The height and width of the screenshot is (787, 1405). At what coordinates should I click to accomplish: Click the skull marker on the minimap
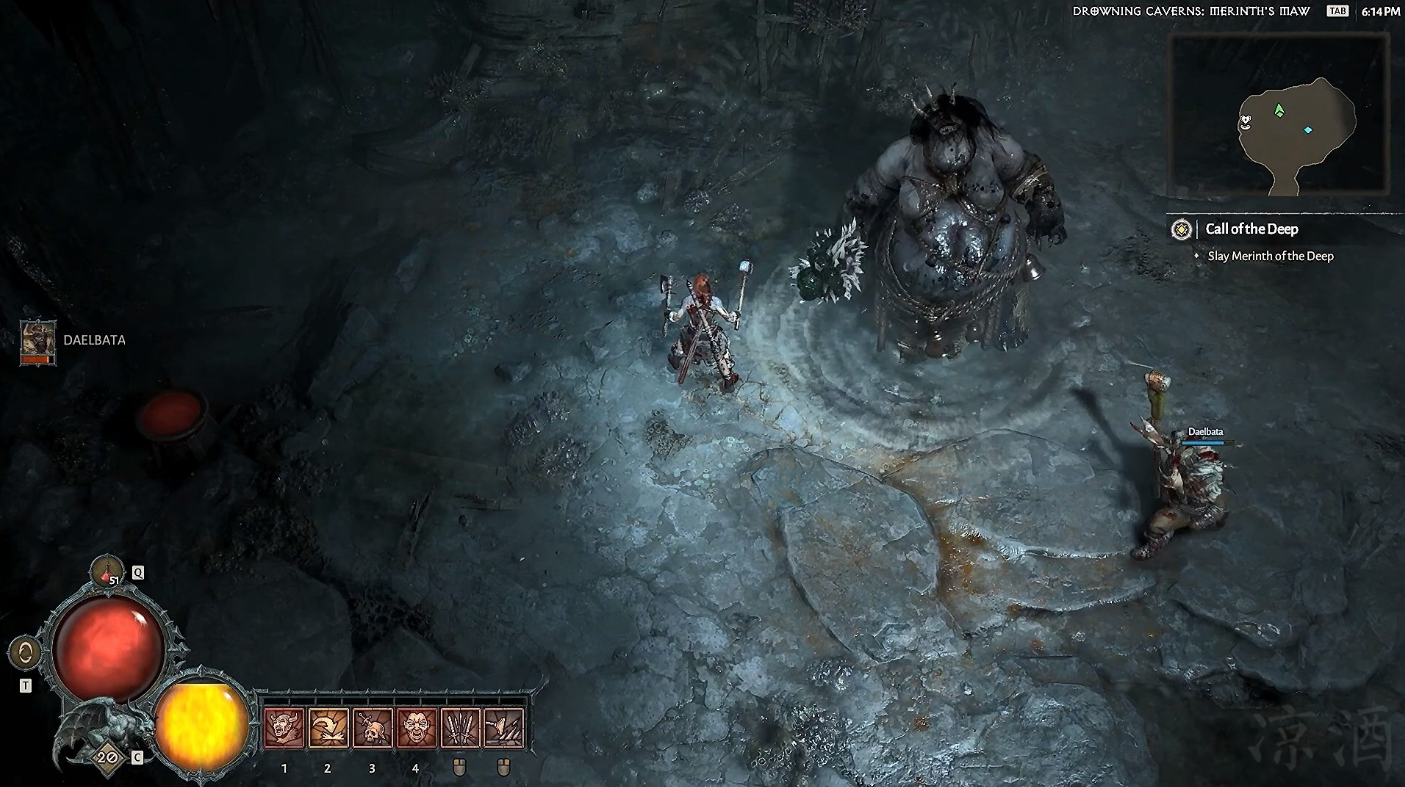[x=1245, y=121]
